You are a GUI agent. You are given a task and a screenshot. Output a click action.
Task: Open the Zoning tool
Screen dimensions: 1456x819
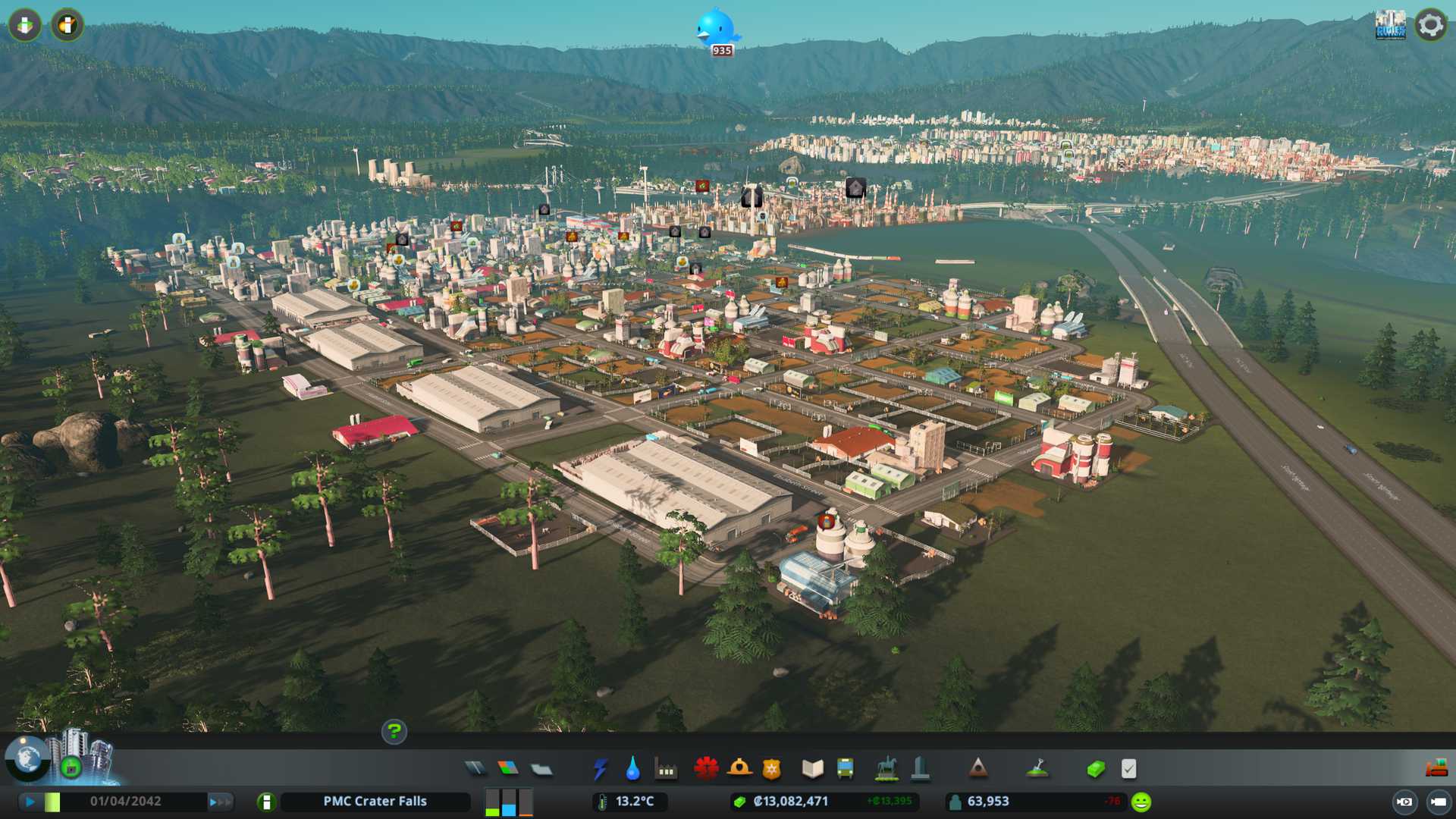[x=508, y=769]
